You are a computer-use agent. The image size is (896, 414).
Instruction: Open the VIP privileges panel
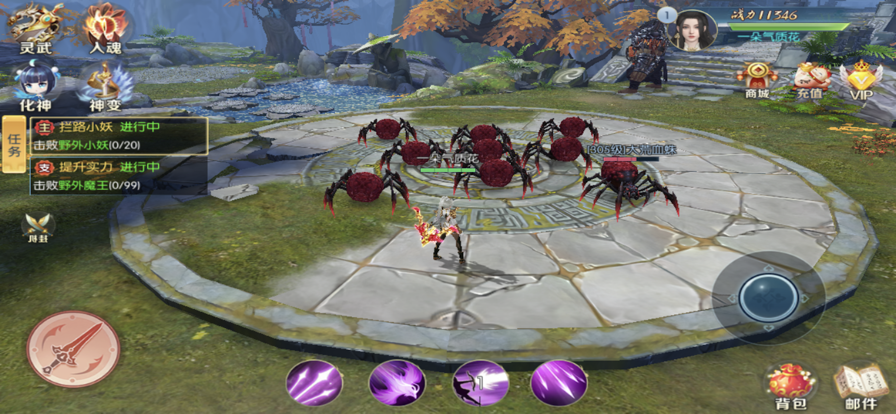(860, 78)
